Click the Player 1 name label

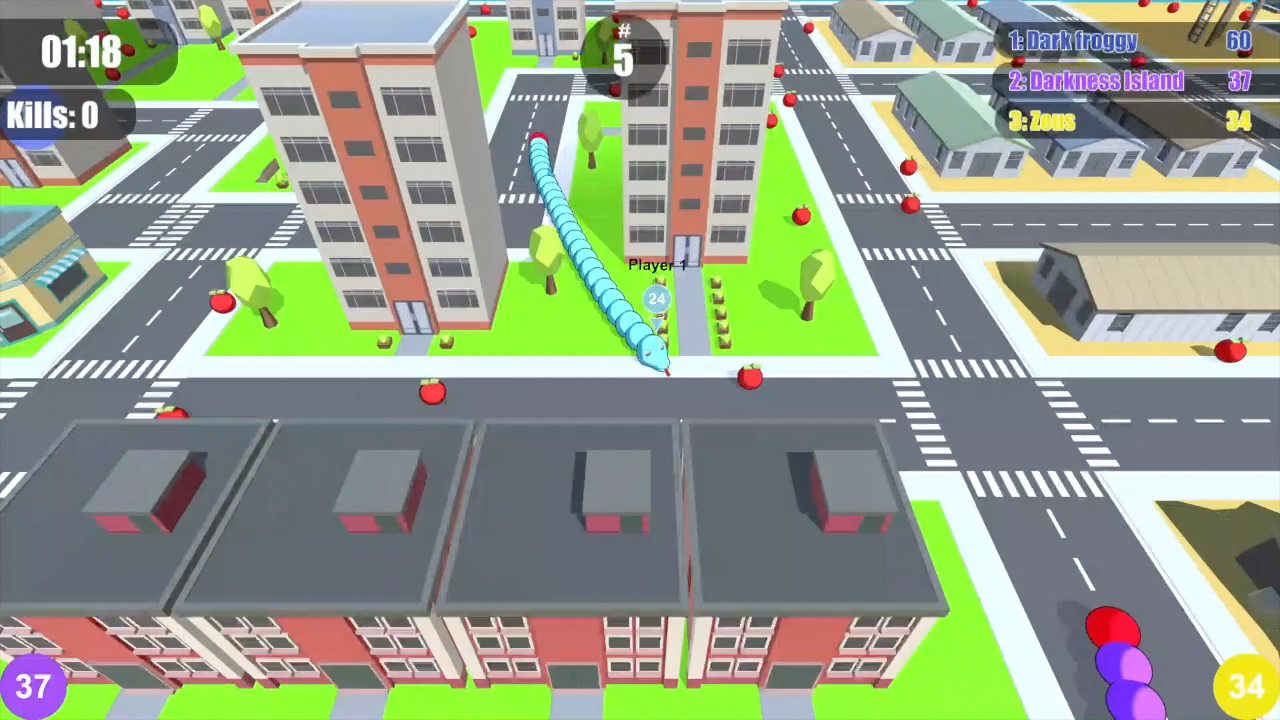click(x=657, y=265)
